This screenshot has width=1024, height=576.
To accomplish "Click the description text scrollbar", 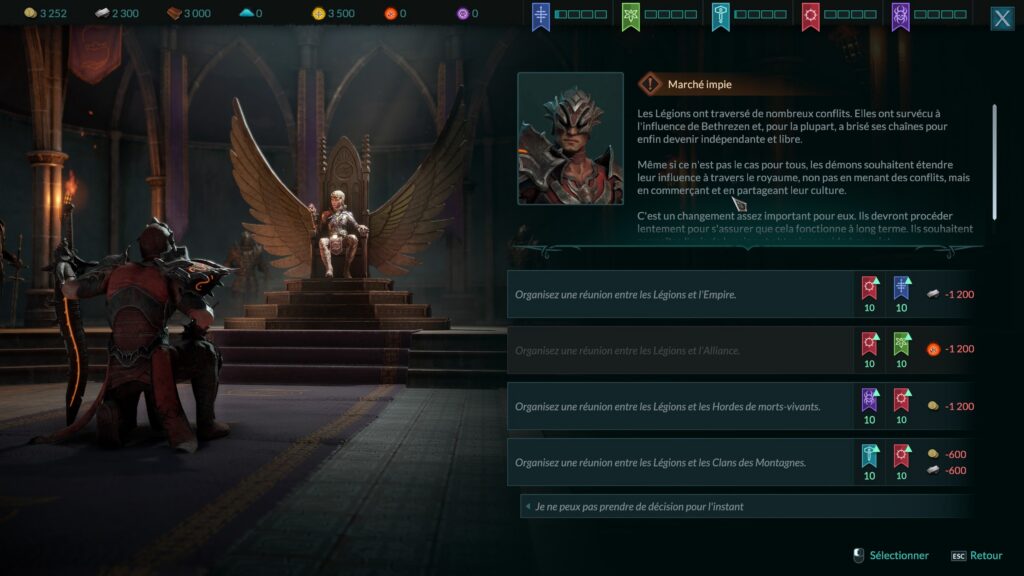I will coord(994,160).
